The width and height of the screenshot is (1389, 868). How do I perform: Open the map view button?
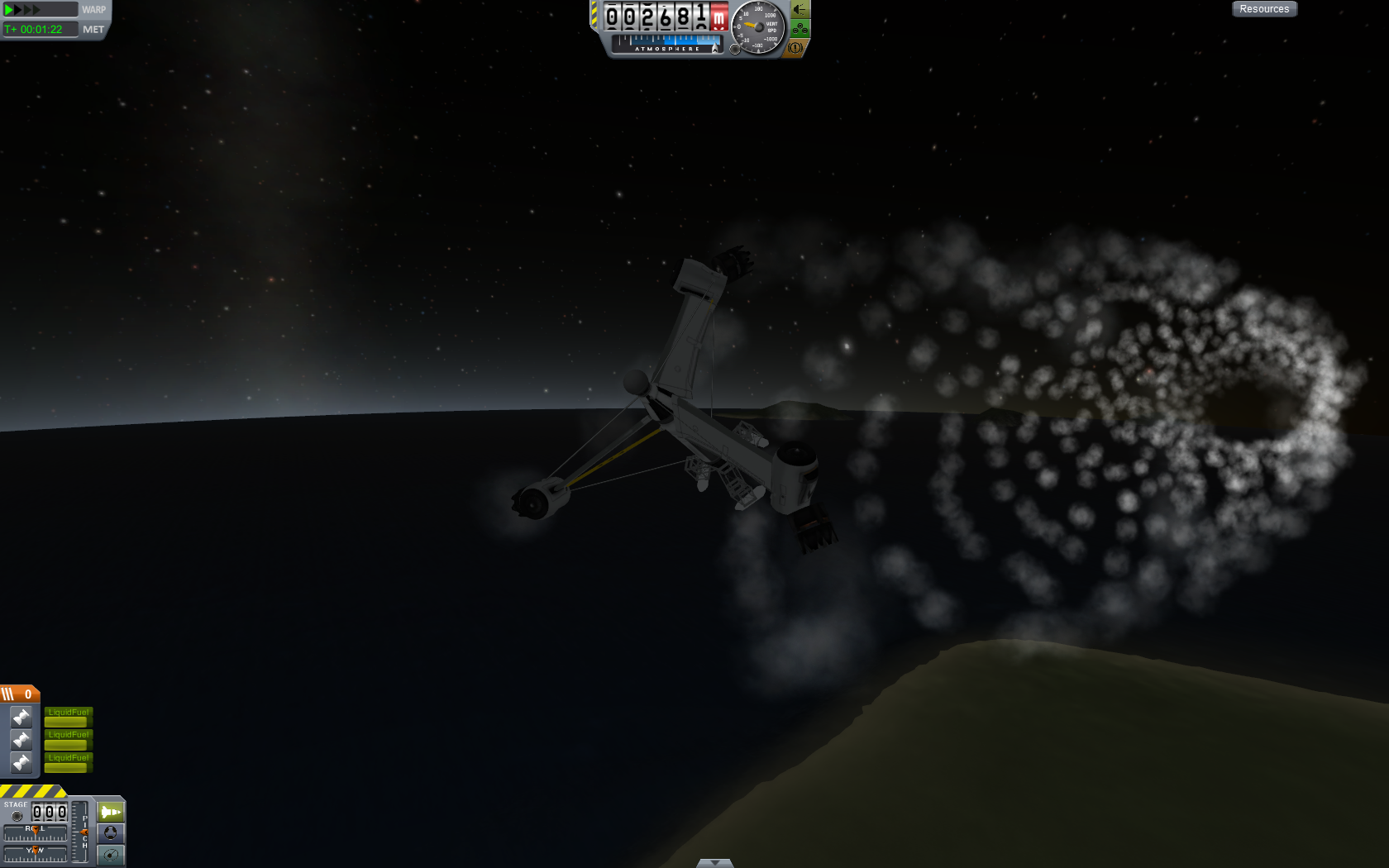coord(111,854)
